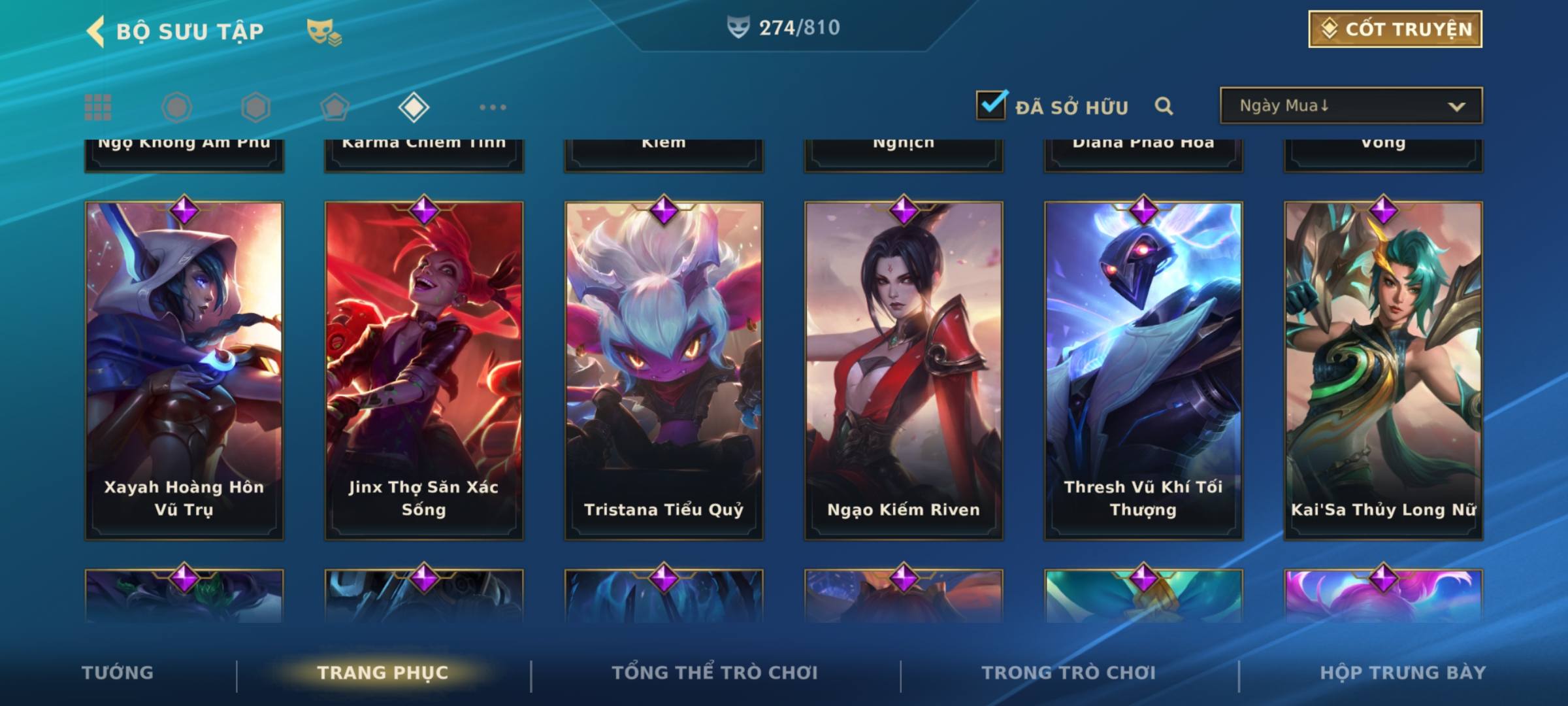Open the Tristana Tiểu Quỷ skin card
The width and height of the screenshot is (1568, 706).
coord(664,369)
